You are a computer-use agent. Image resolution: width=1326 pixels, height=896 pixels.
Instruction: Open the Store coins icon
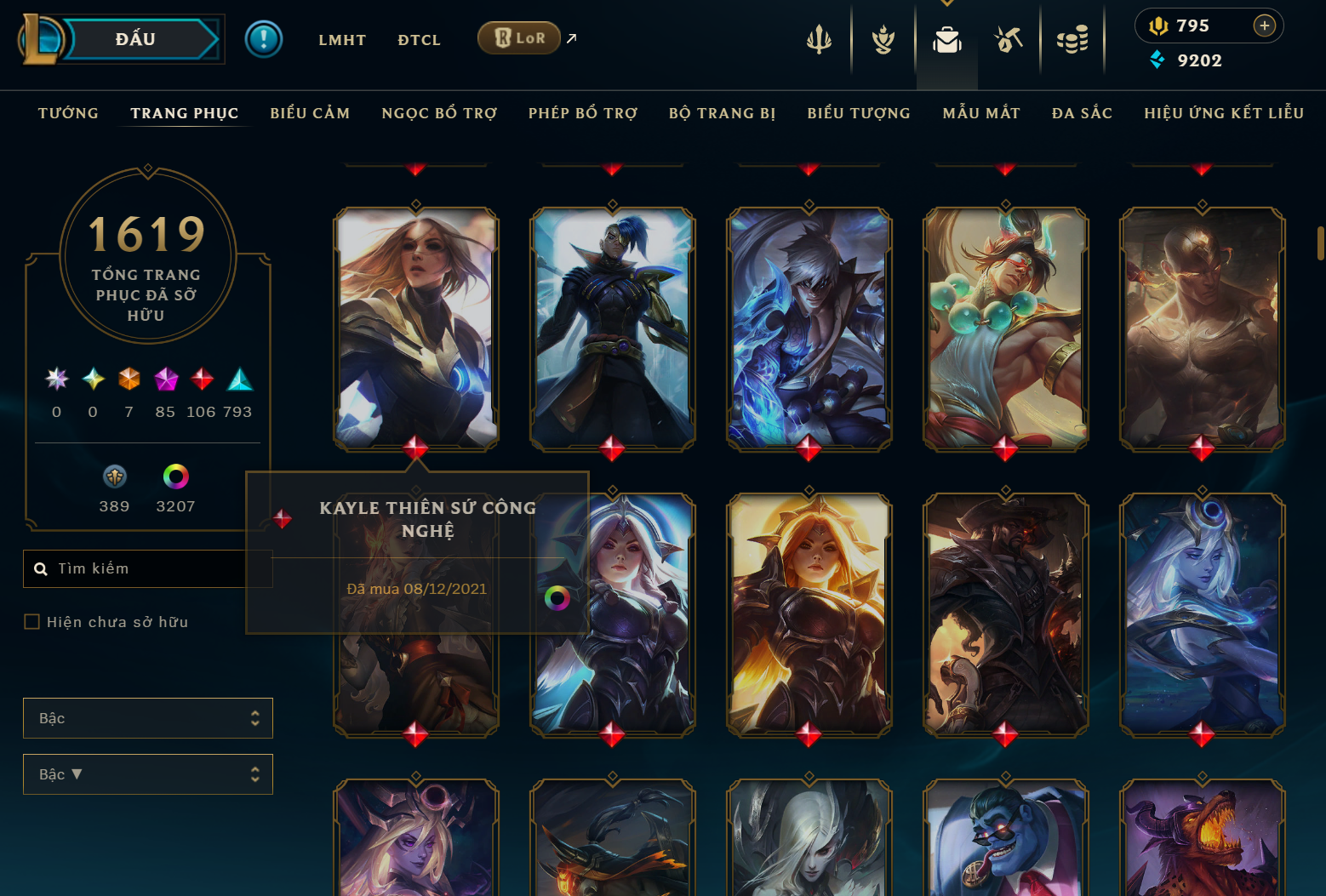[x=1072, y=38]
